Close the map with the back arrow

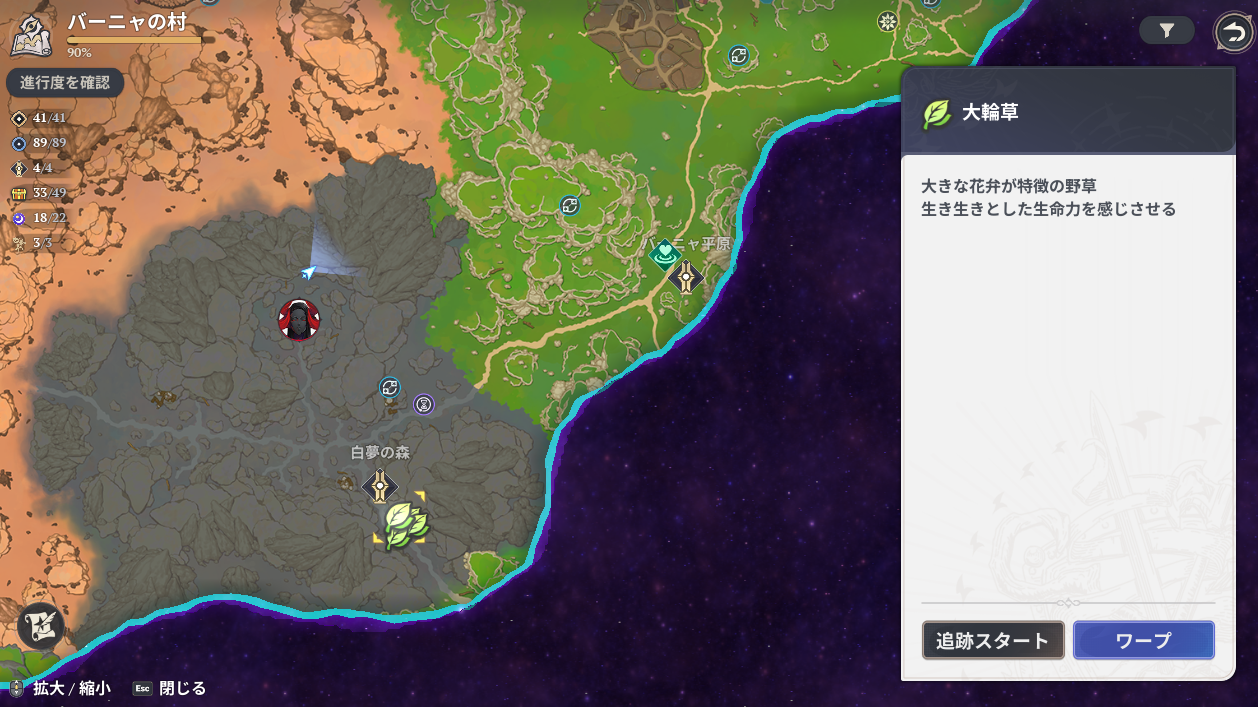[x=1233, y=32]
